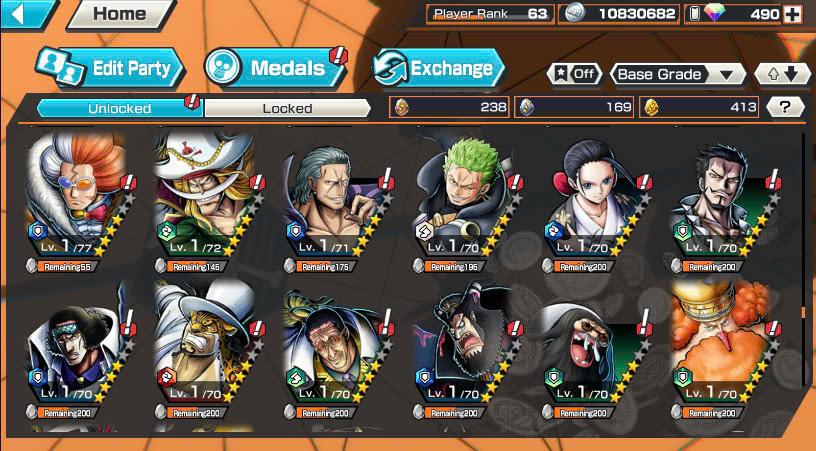
Task: Open the Exchange screen
Action: (439, 69)
